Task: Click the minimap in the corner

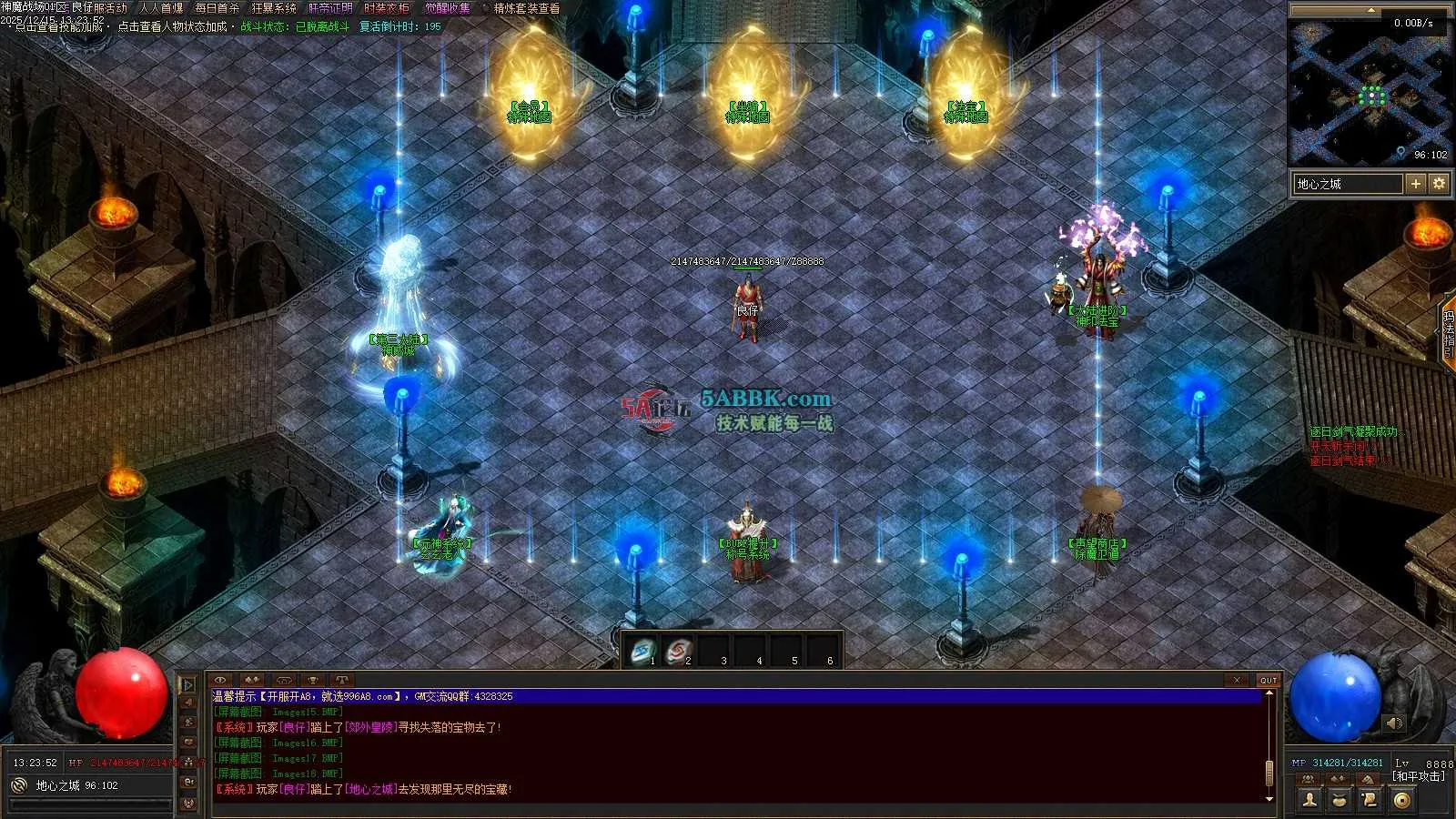Action: click(1370, 91)
